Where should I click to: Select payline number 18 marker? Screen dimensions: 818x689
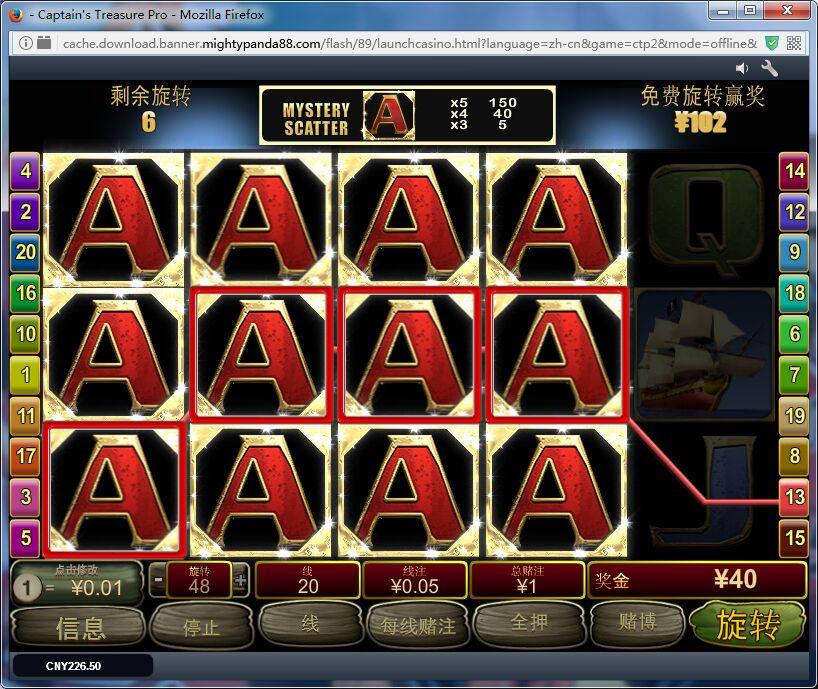coord(794,293)
